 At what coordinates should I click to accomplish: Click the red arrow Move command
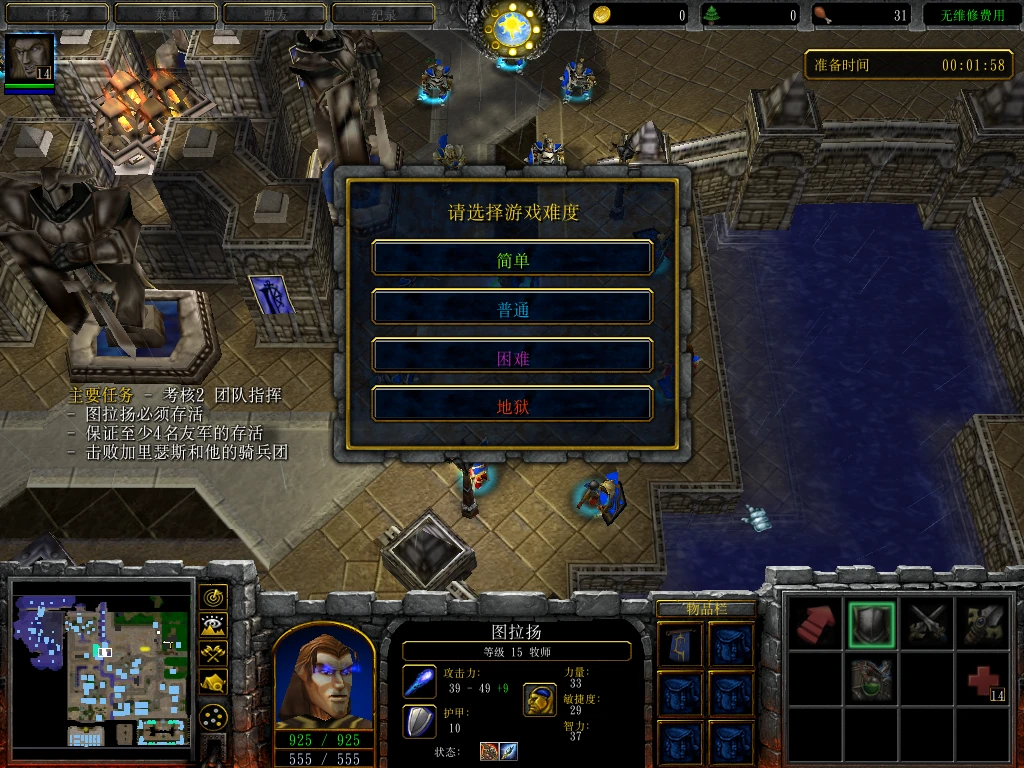[x=815, y=624]
